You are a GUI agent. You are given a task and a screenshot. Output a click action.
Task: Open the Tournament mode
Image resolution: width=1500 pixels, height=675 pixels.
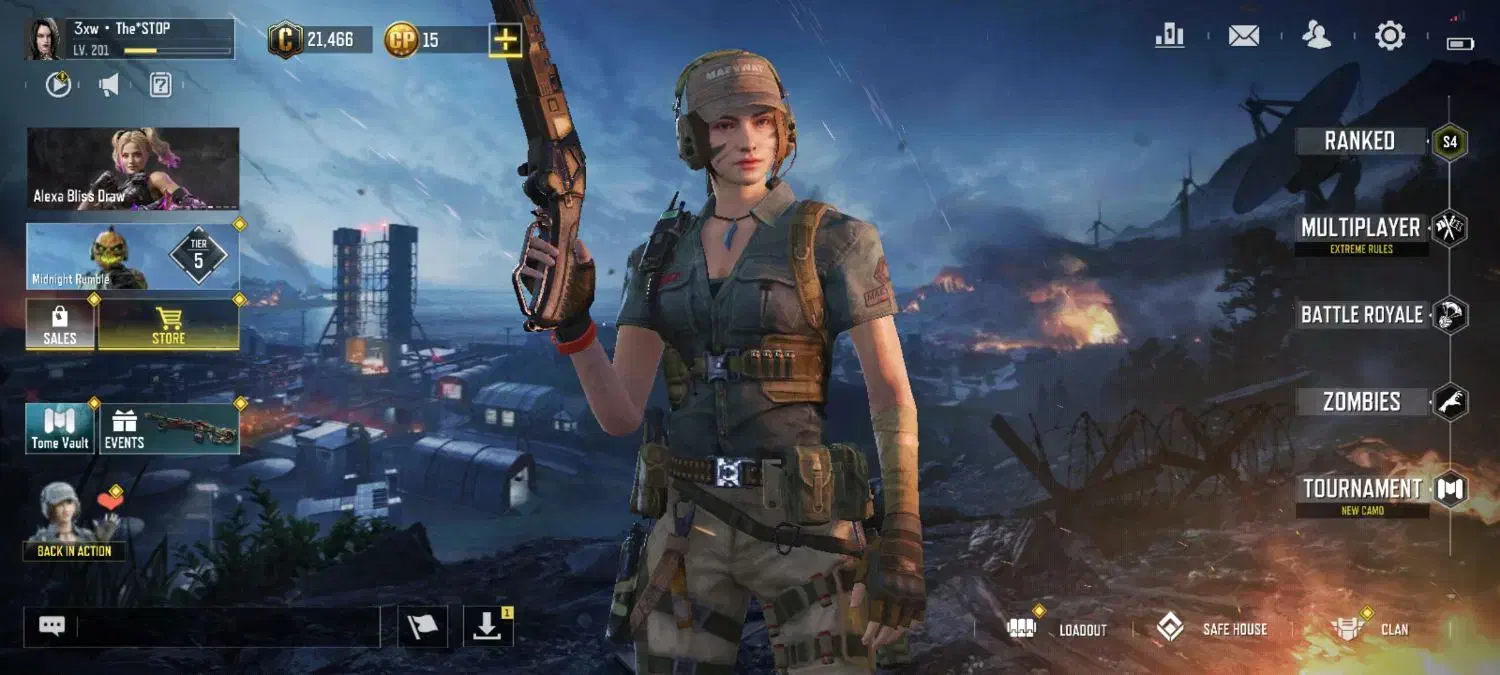(x=1362, y=489)
